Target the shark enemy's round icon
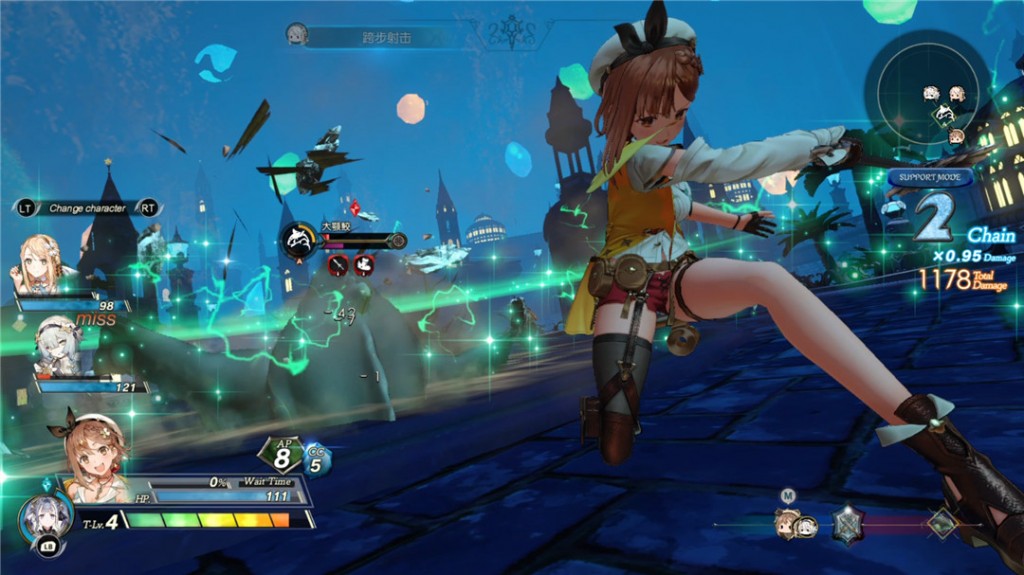Image resolution: width=1024 pixels, height=575 pixels. [299, 241]
